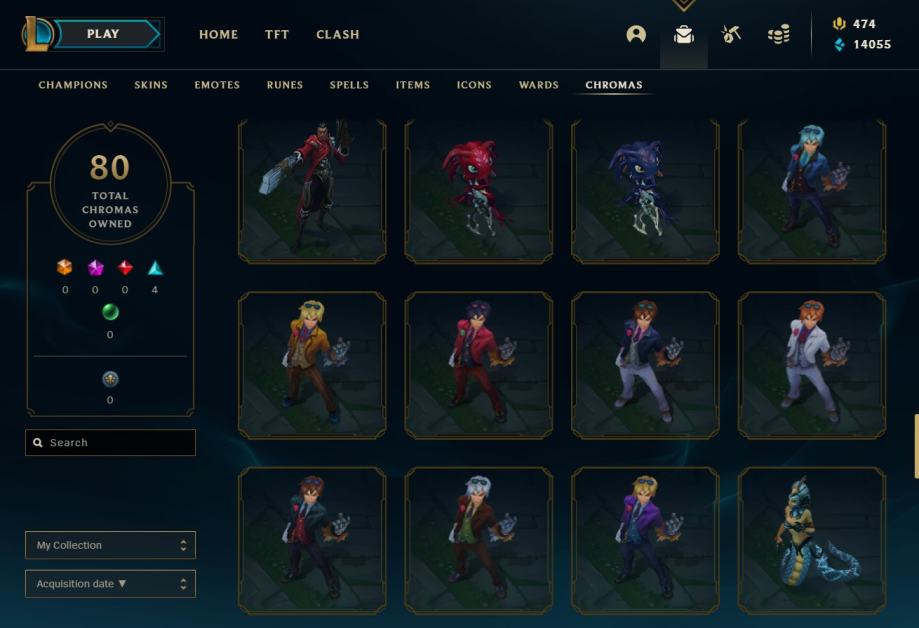Switch to the SKINS tab
This screenshot has width=919, height=628.
[151, 85]
